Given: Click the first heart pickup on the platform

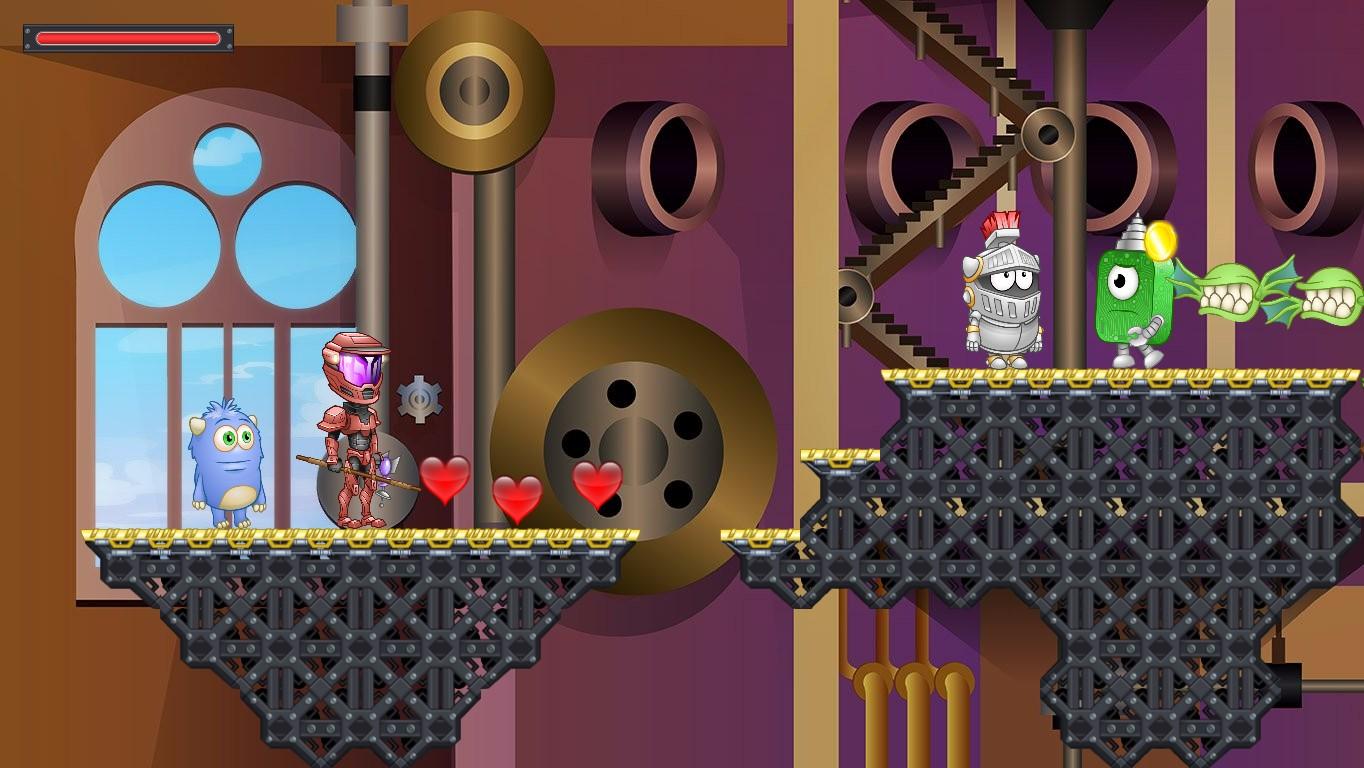Looking at the screenshot, I should point(446,479).
